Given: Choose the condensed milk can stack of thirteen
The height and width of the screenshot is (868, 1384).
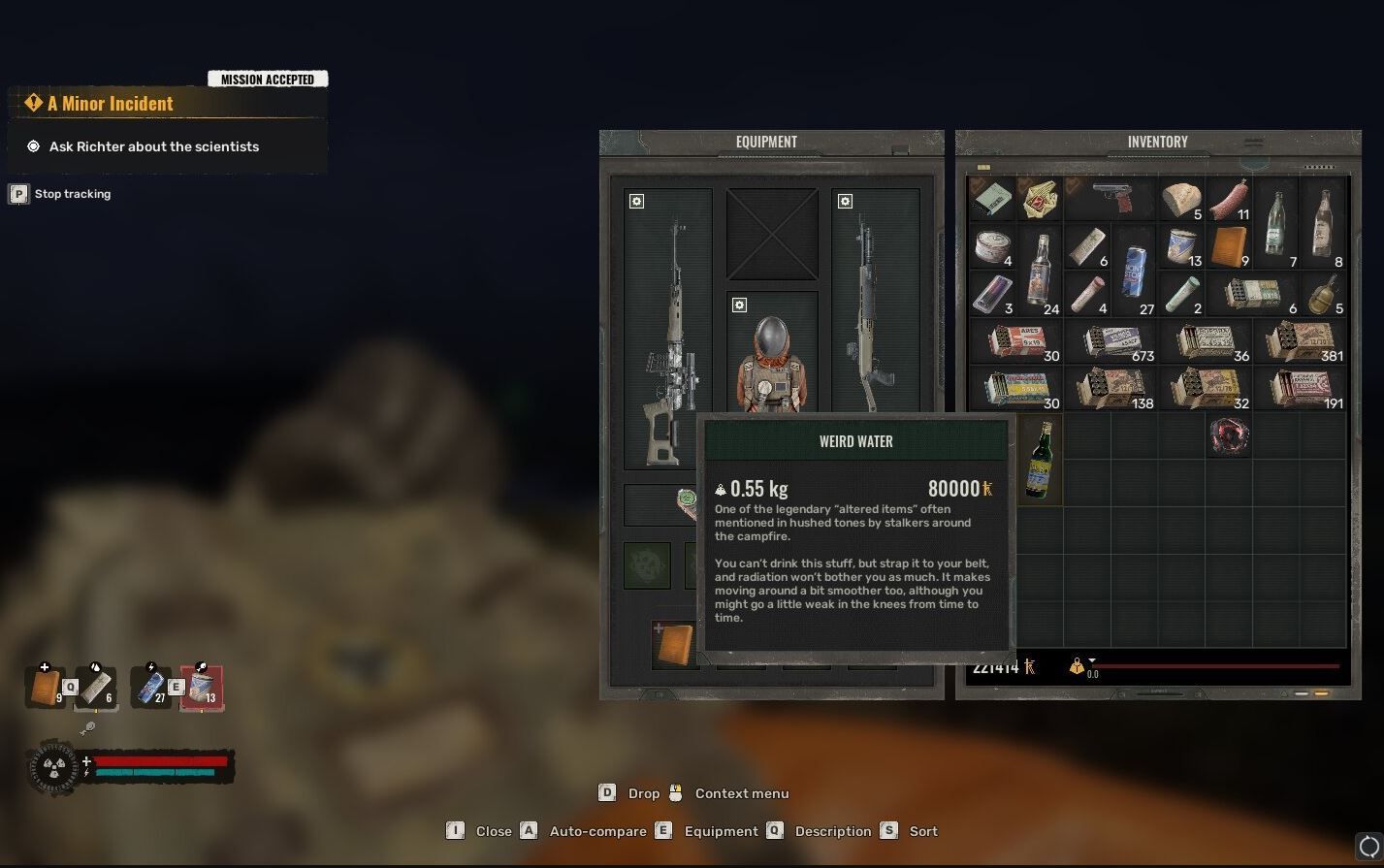Looking at the screenshot, I should [1181, 247].
